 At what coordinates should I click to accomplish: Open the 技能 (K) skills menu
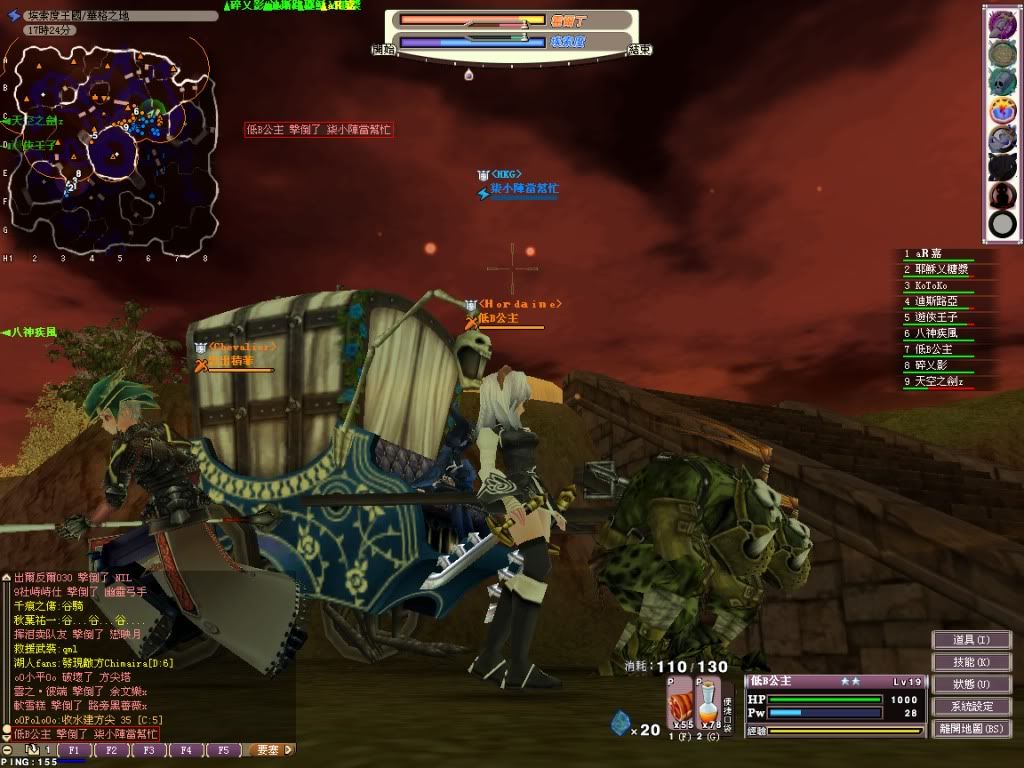[971, 662]
